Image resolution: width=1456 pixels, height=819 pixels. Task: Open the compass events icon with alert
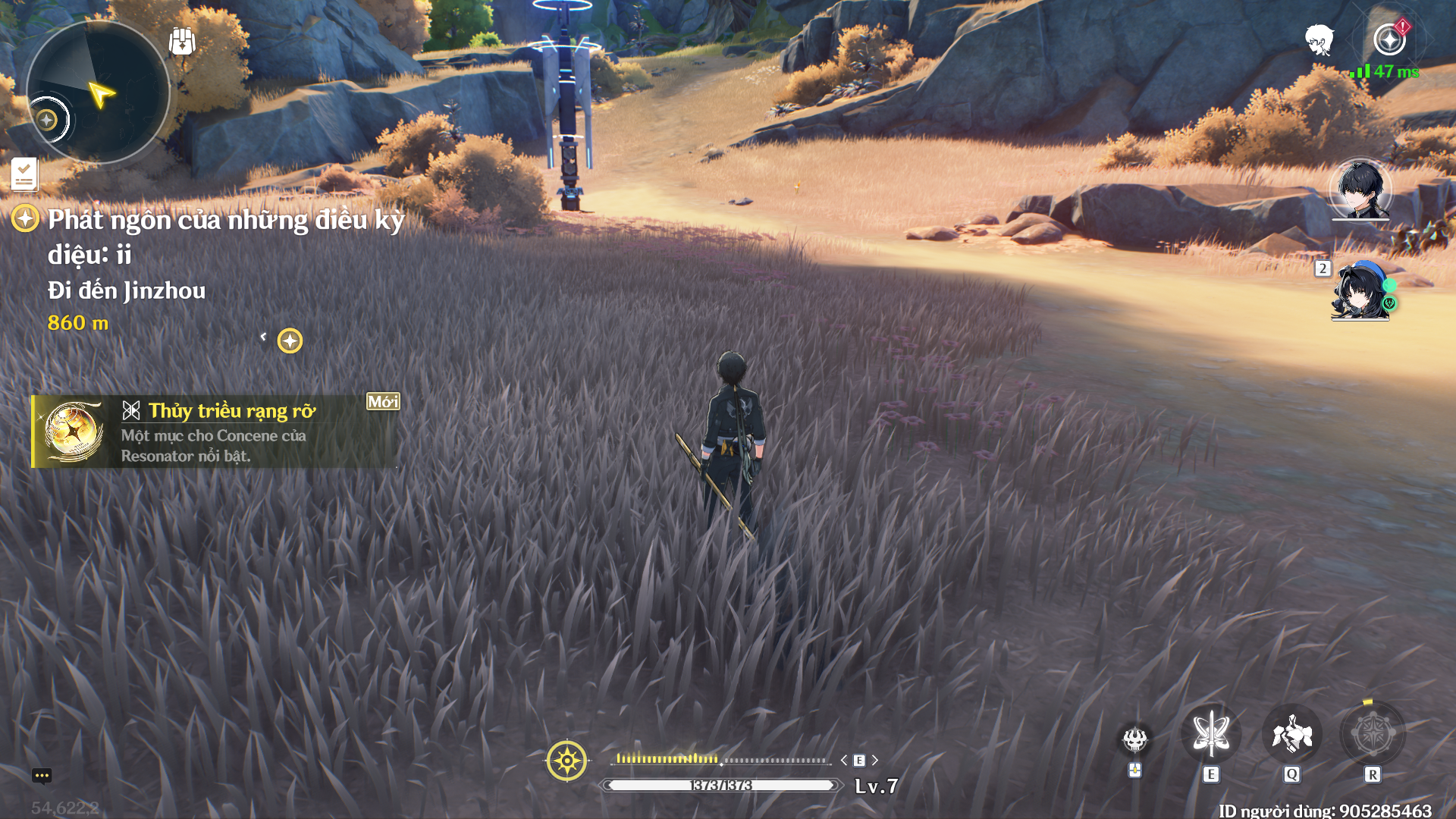[x=1390, y=39]
